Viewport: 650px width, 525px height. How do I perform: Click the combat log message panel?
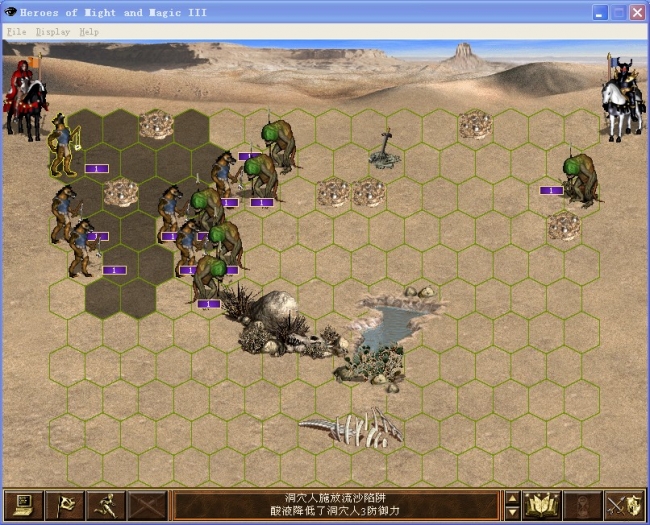[x=336, y=505]
